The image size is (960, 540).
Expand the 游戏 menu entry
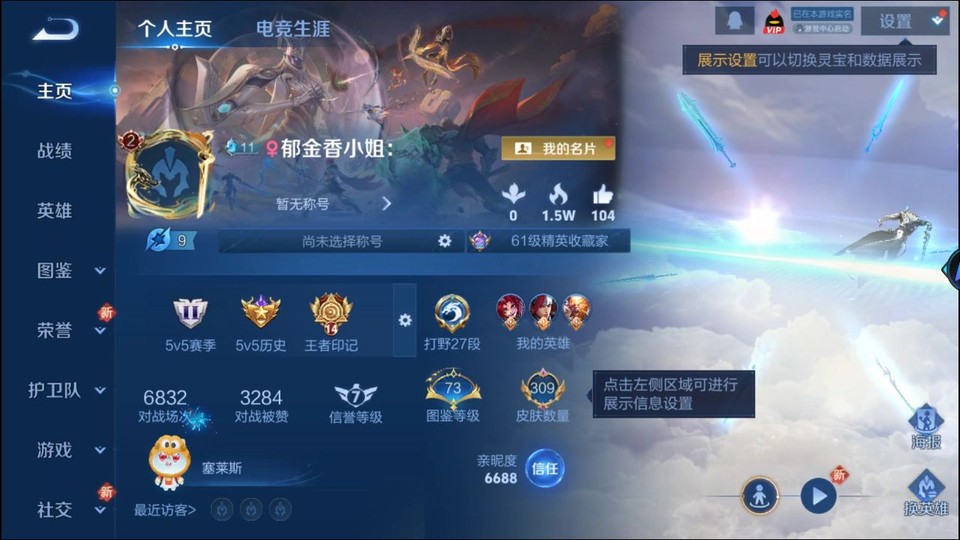click(x=68, y=450)
